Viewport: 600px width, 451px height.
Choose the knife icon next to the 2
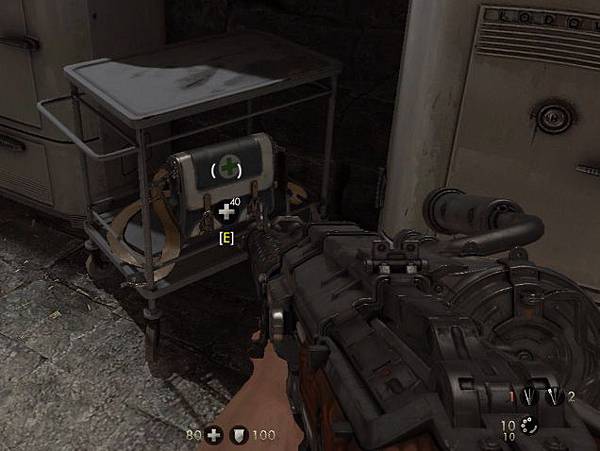pyautogui.click(x=556, y=396)
